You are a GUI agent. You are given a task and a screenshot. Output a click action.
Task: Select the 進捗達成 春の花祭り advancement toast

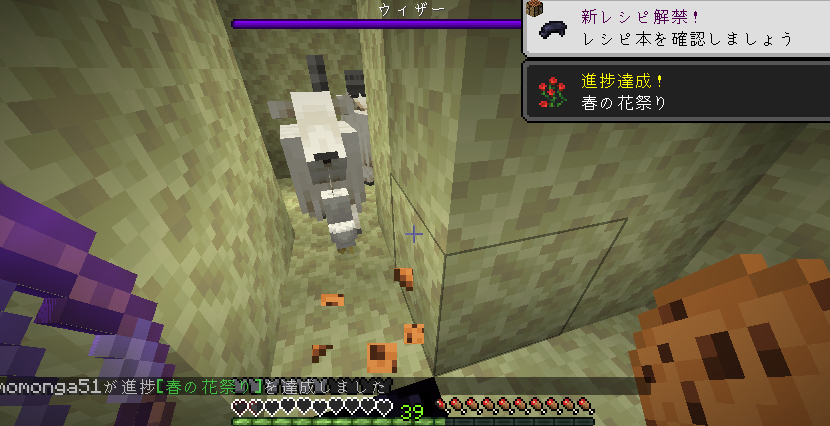676,92
